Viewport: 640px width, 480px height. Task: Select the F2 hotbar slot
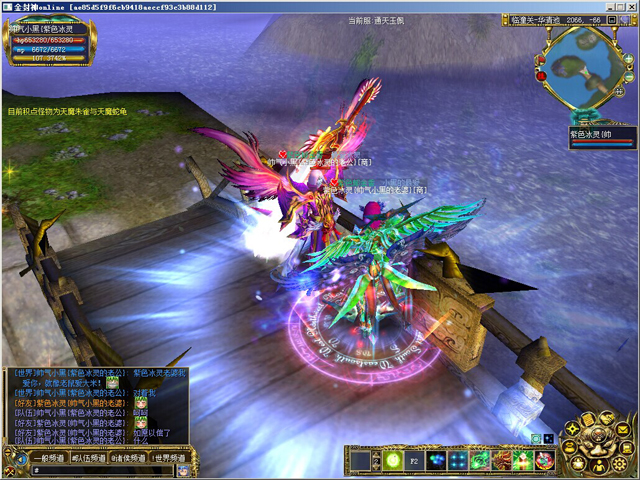click(413, 460)
